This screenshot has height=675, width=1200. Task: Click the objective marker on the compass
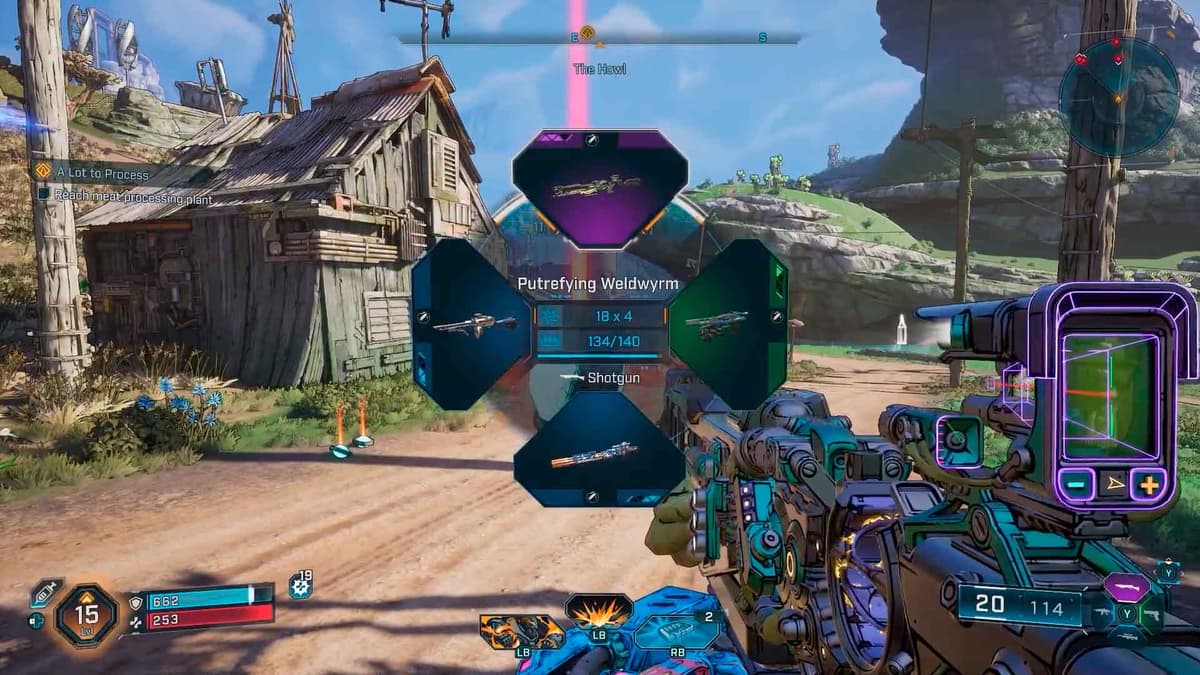pos(587,34)
